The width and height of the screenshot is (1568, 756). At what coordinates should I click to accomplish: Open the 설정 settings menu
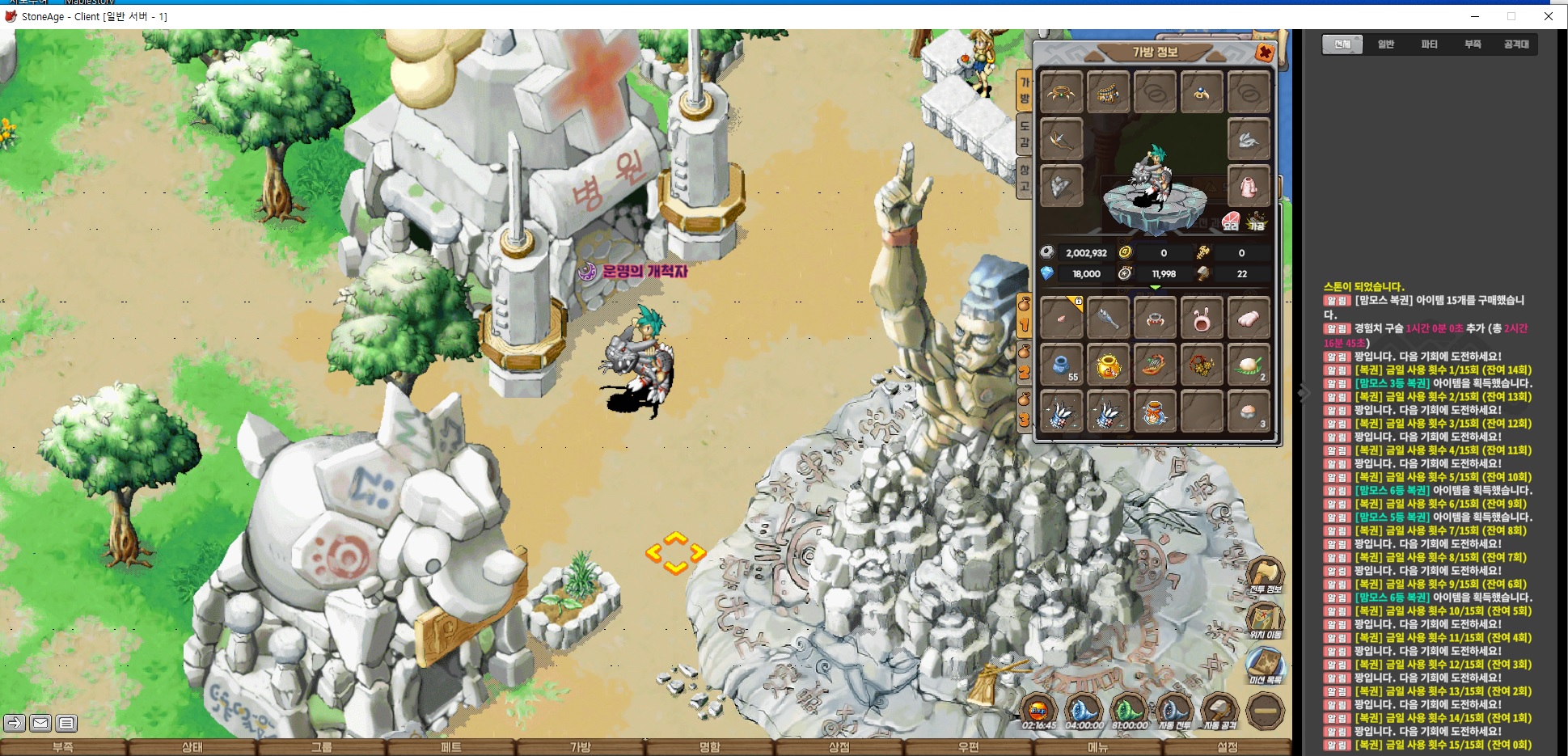[x=1227, y=747]
